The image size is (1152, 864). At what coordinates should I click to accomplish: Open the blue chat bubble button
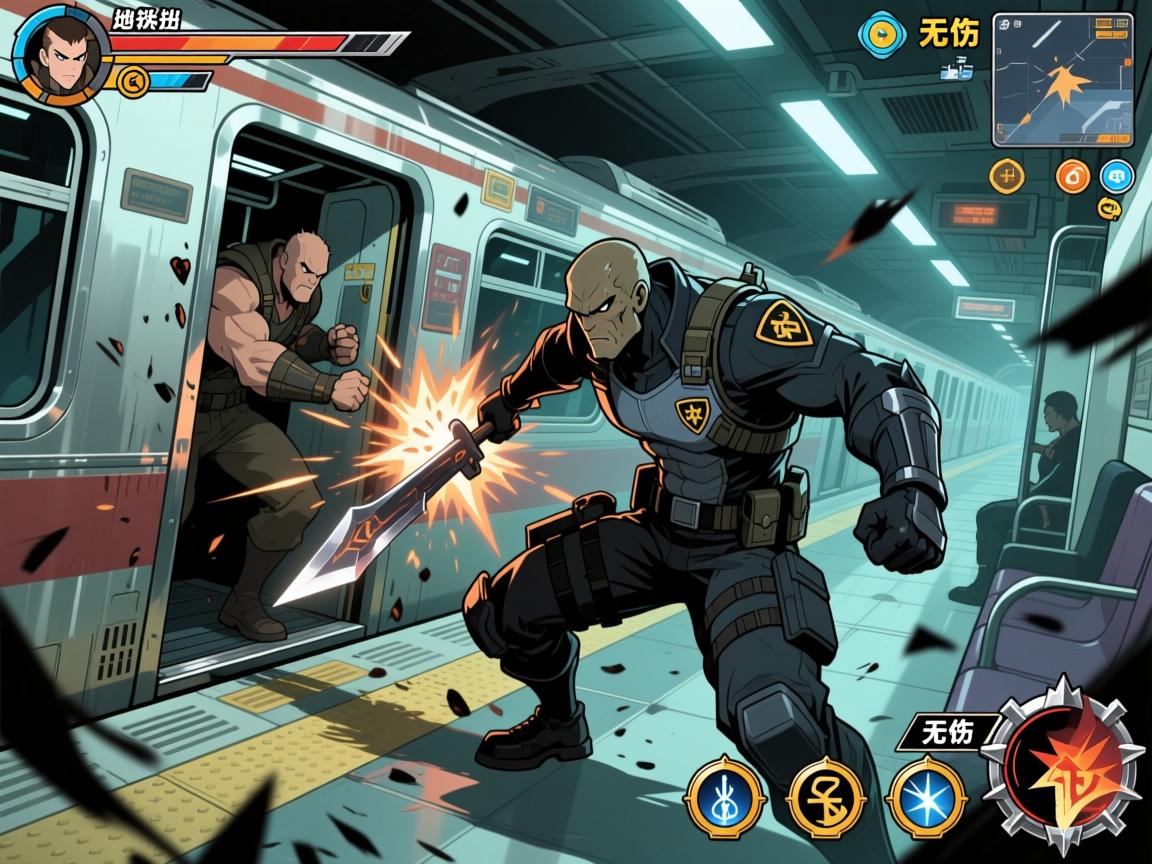1117,177
